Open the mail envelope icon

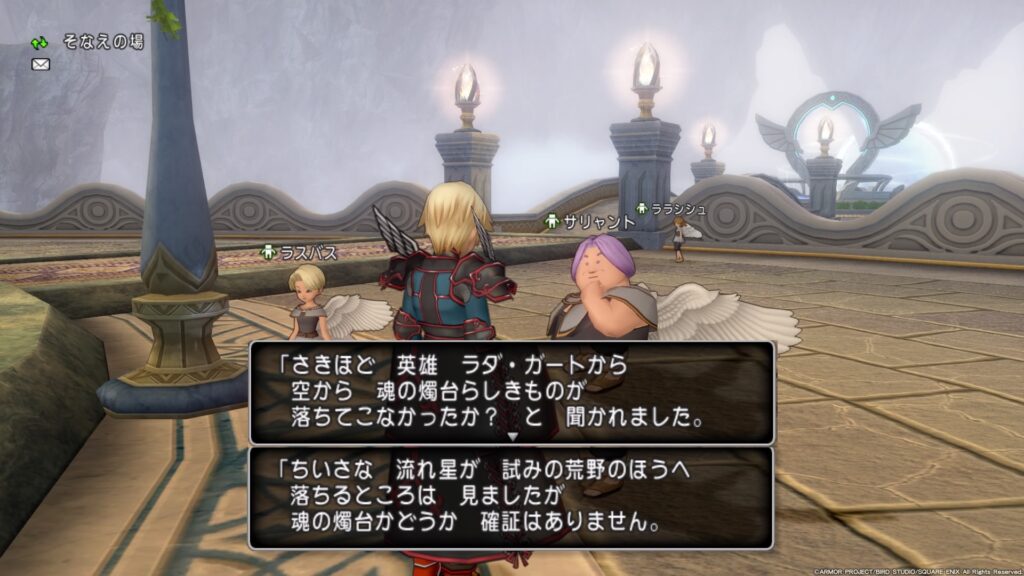[x=41, y=65]
